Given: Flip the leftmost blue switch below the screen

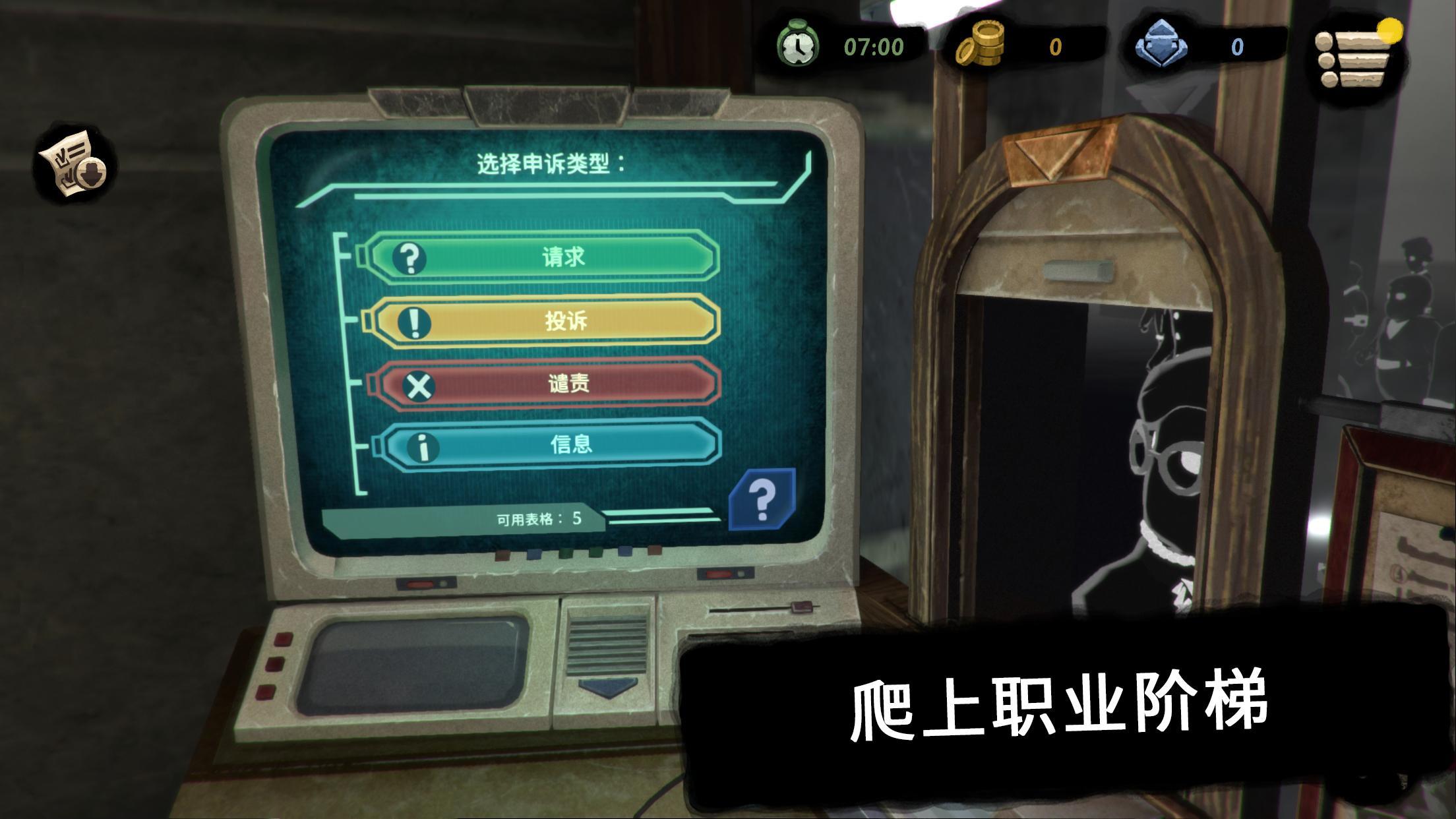Looking at the screenshot, I should pyautogui.click(x=535, y=554).
